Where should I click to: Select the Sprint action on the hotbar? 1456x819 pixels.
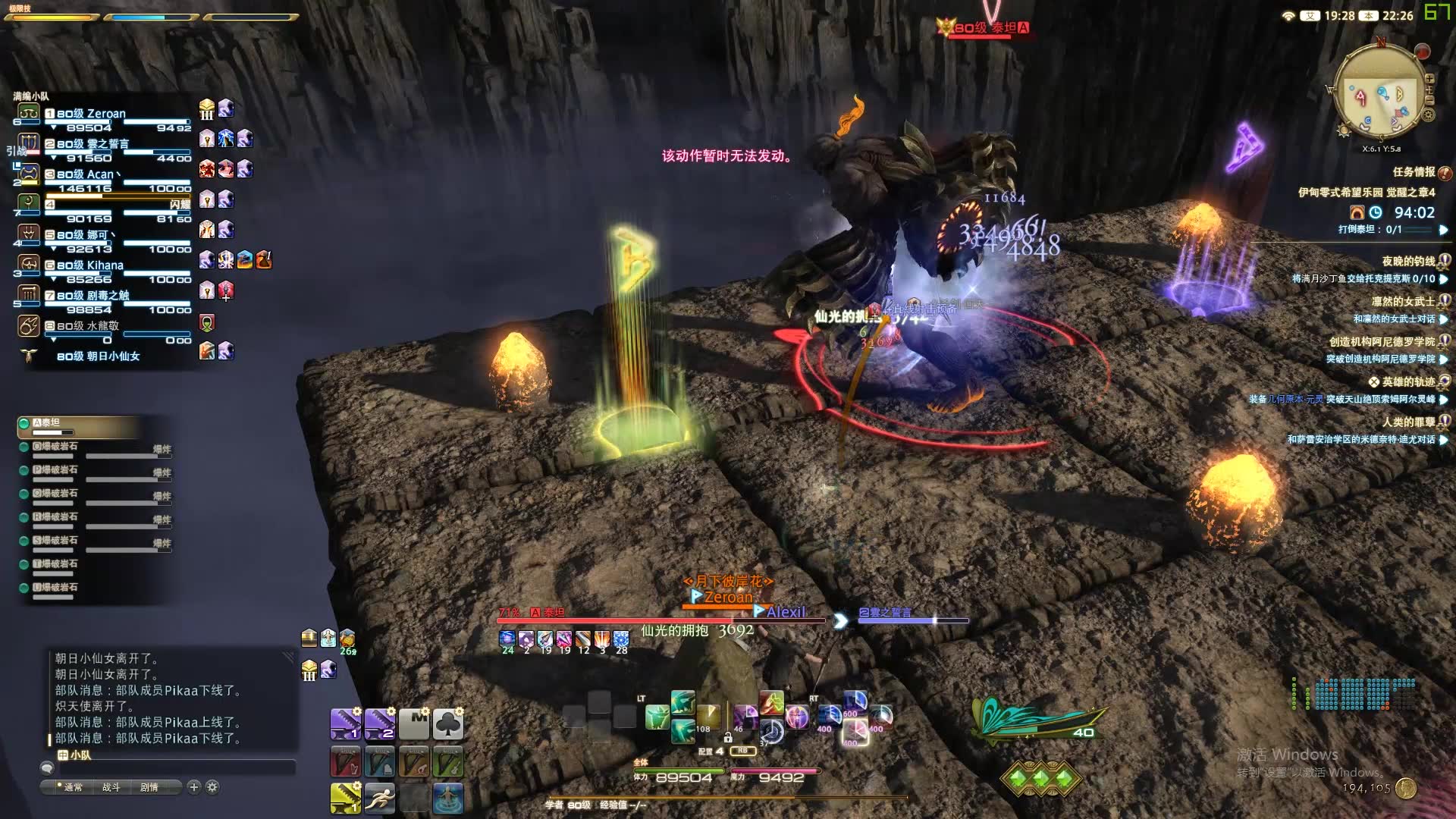coord(380,798)
